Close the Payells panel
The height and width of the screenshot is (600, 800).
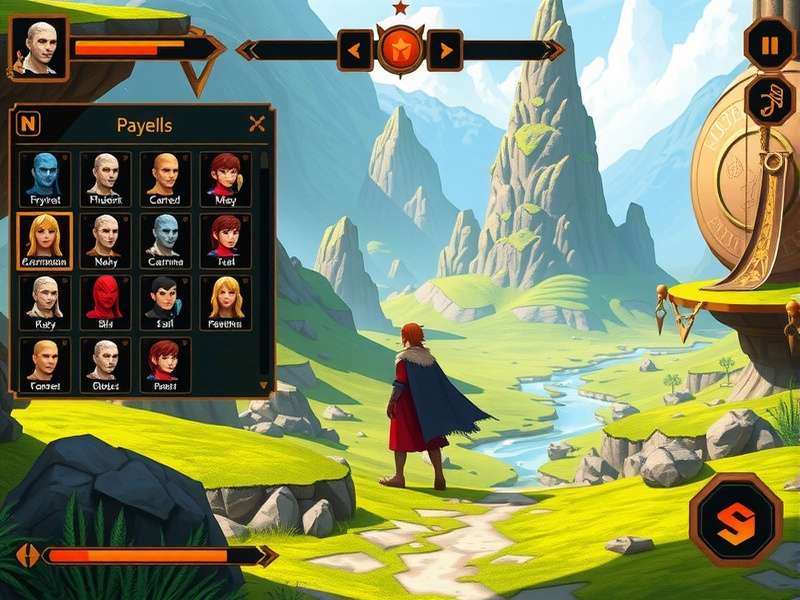257,124
